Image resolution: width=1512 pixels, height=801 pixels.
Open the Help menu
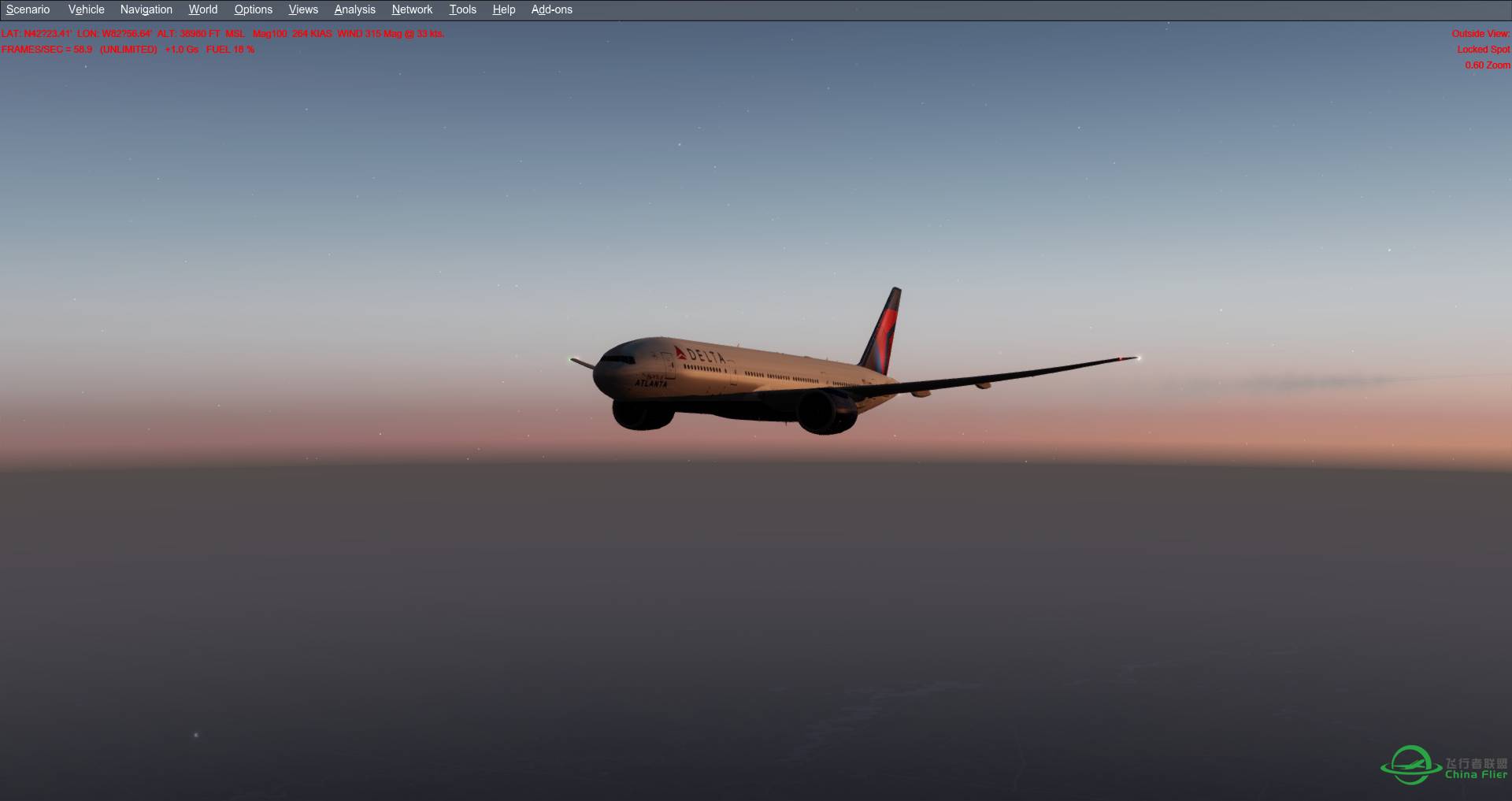click(x=503, y=9)
